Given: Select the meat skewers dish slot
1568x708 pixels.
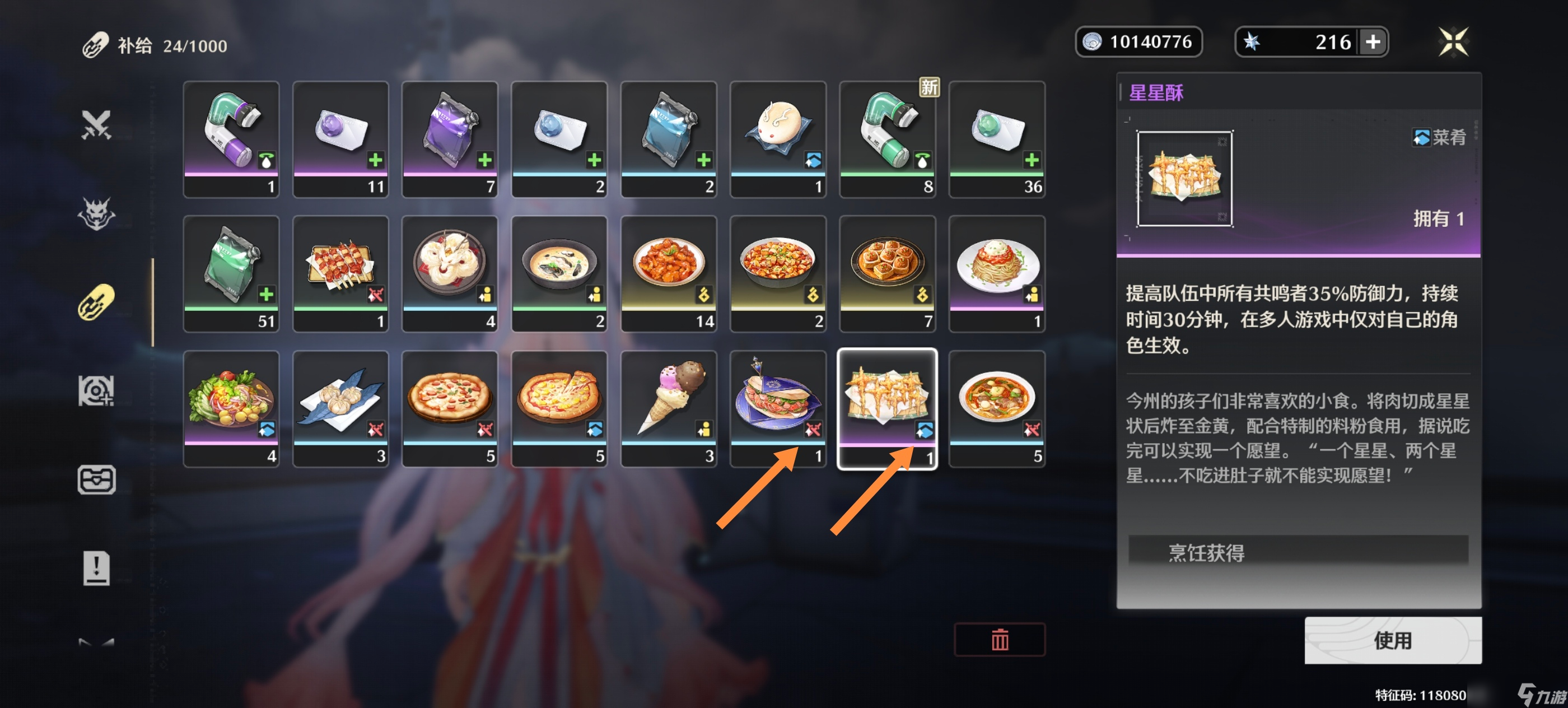Looking at the screenshot, I should click(340, 273).
